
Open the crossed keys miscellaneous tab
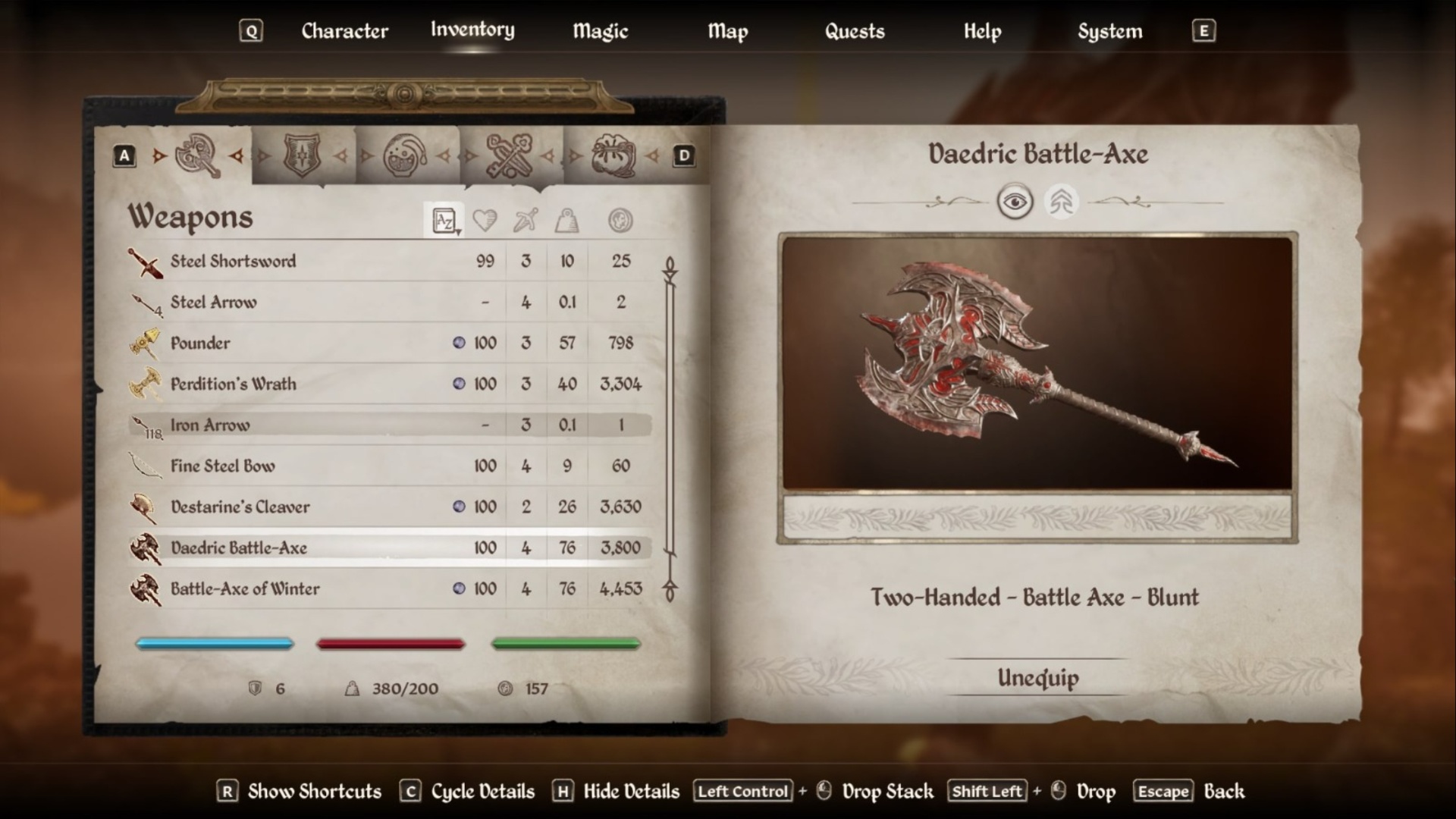click(x=509, y=155)
